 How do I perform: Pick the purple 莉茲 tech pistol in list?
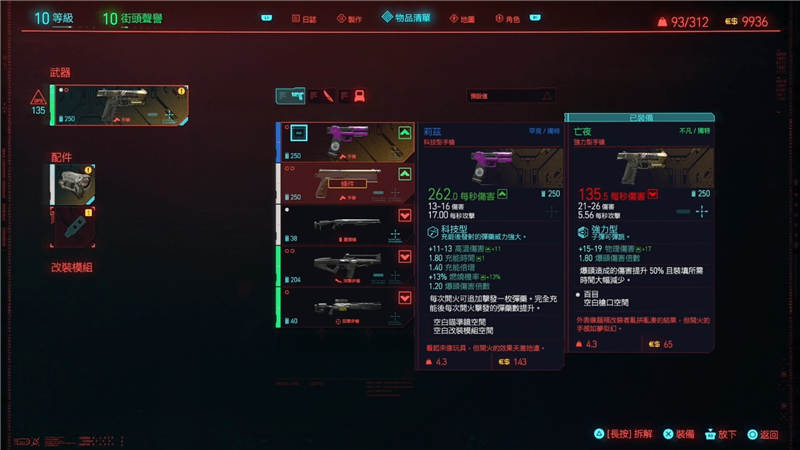pyautogui.click(x=347, y=141)
